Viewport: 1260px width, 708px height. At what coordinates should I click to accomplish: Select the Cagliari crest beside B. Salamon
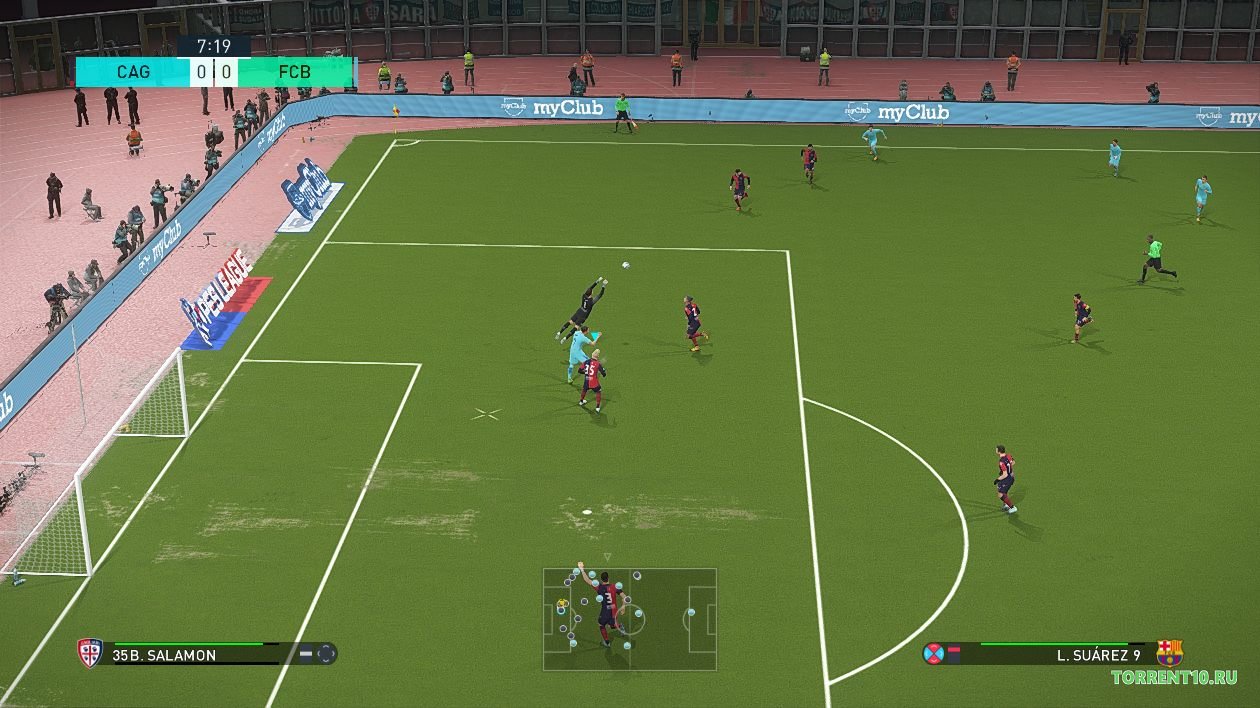point(90,654)
